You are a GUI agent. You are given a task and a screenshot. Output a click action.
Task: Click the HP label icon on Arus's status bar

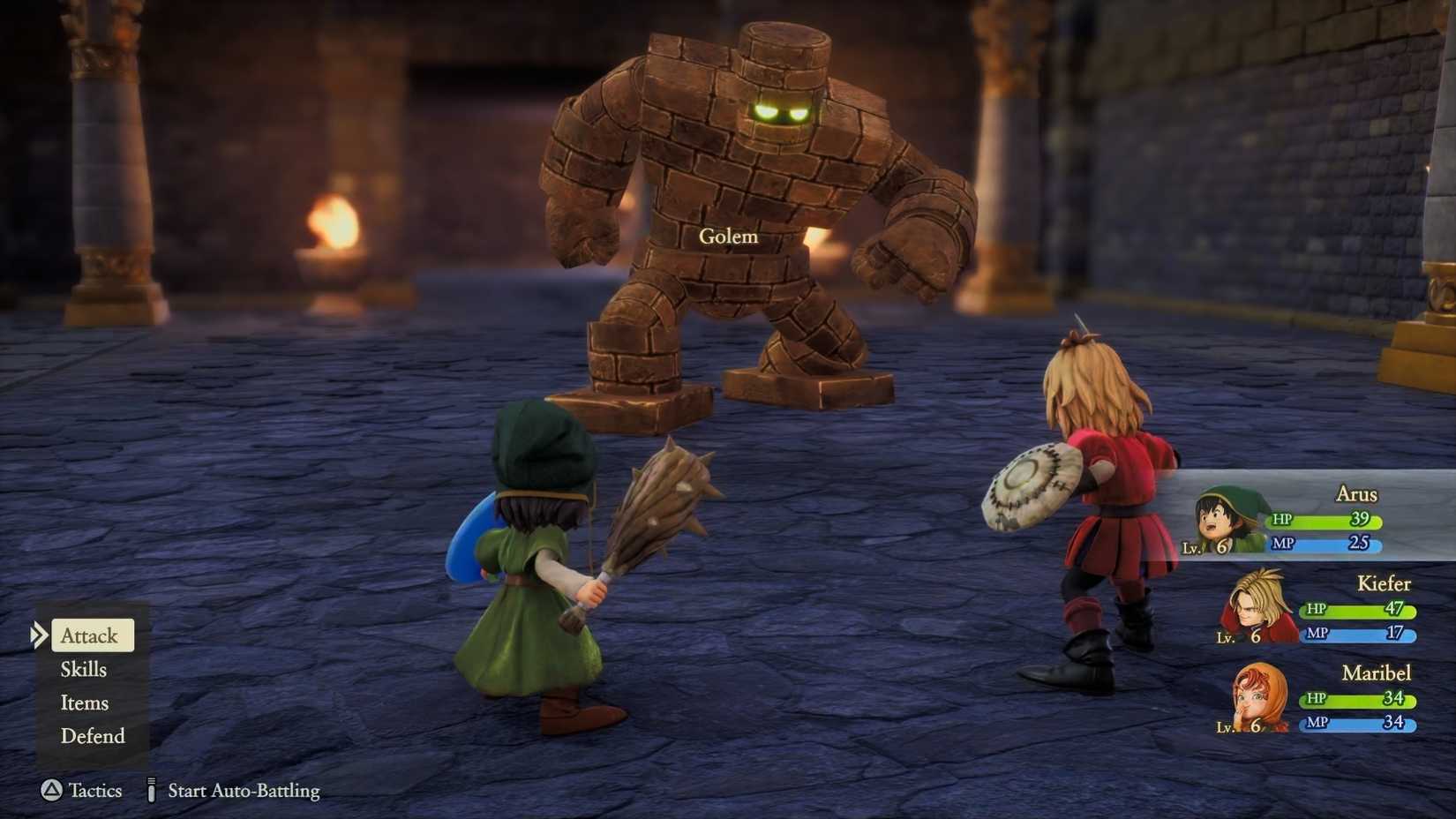[1281, 521]
